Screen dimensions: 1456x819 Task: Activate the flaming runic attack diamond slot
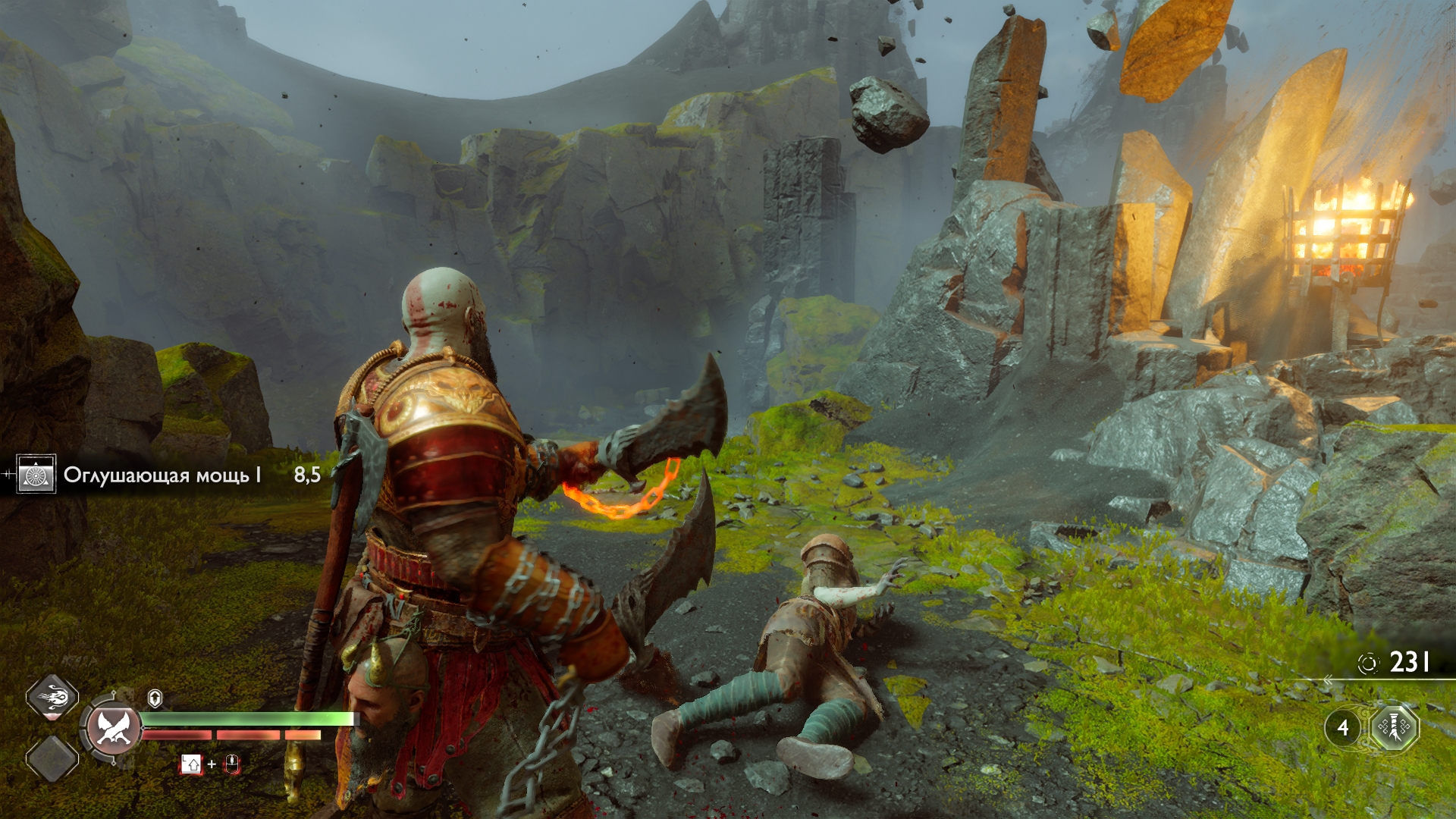(52, 698)
